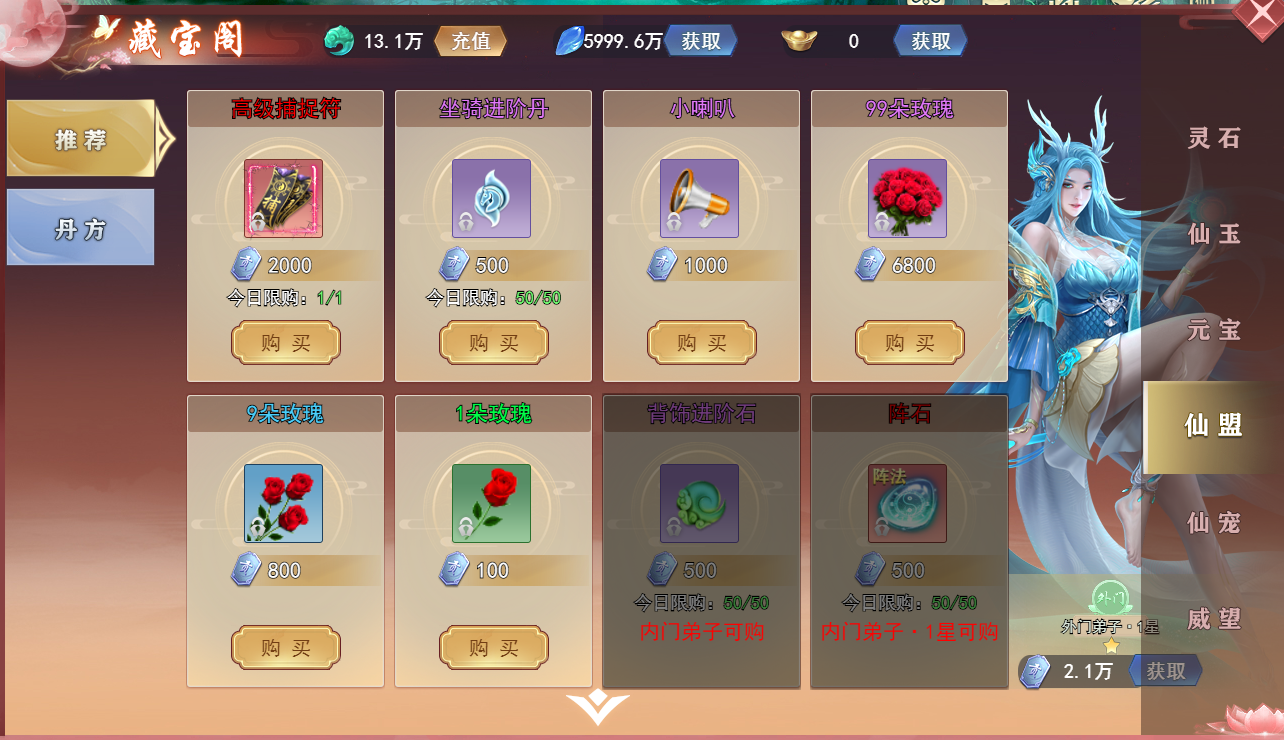Select the 元宝 shop category
Viewport: 1284px width, 740px height.
click(x=1214, y=330)
